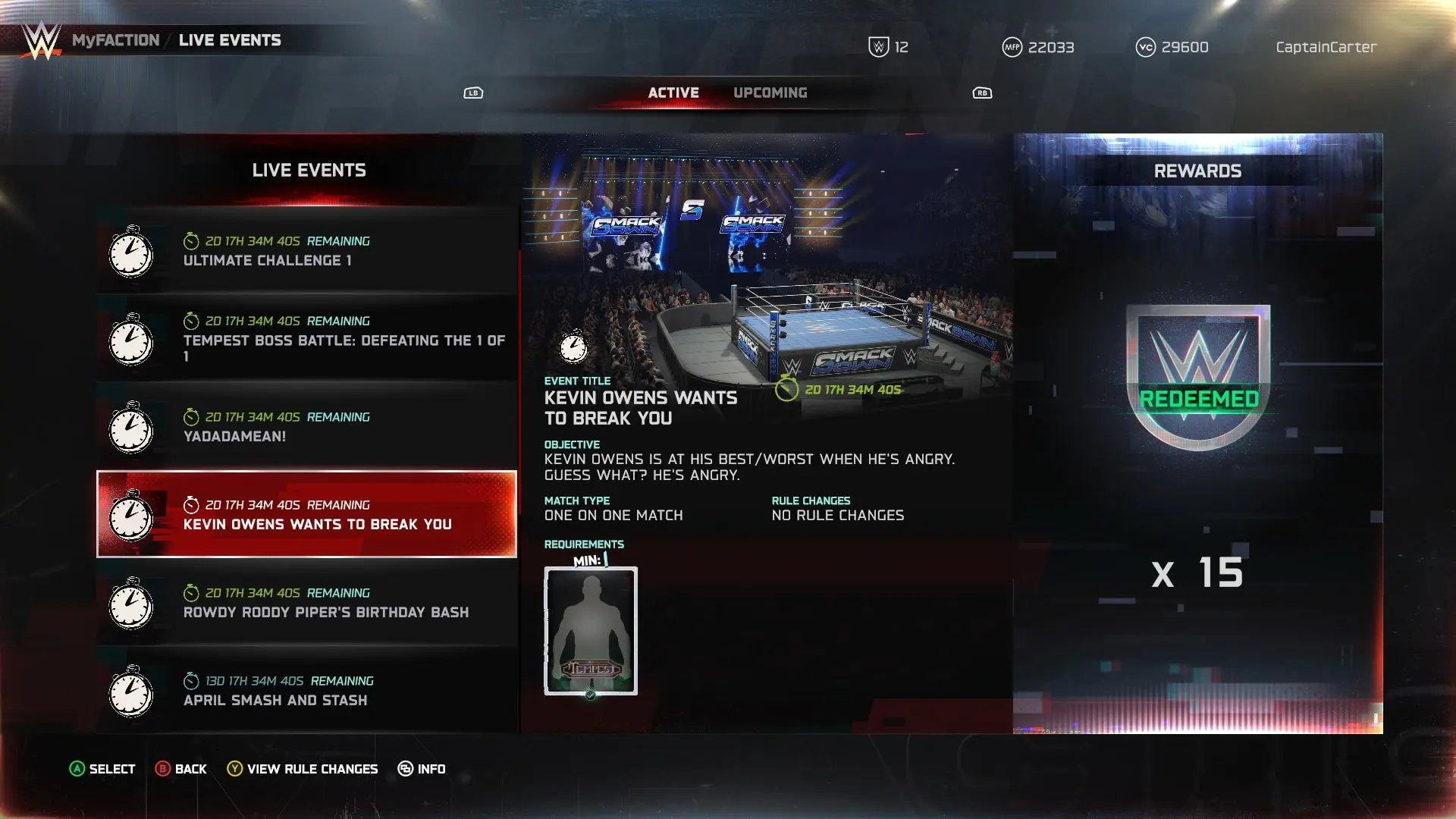Open Kevin Owens Wants To Break You
Image resolution: width=1456 pixels, height=819 pixels.
[x=306, y=514]
